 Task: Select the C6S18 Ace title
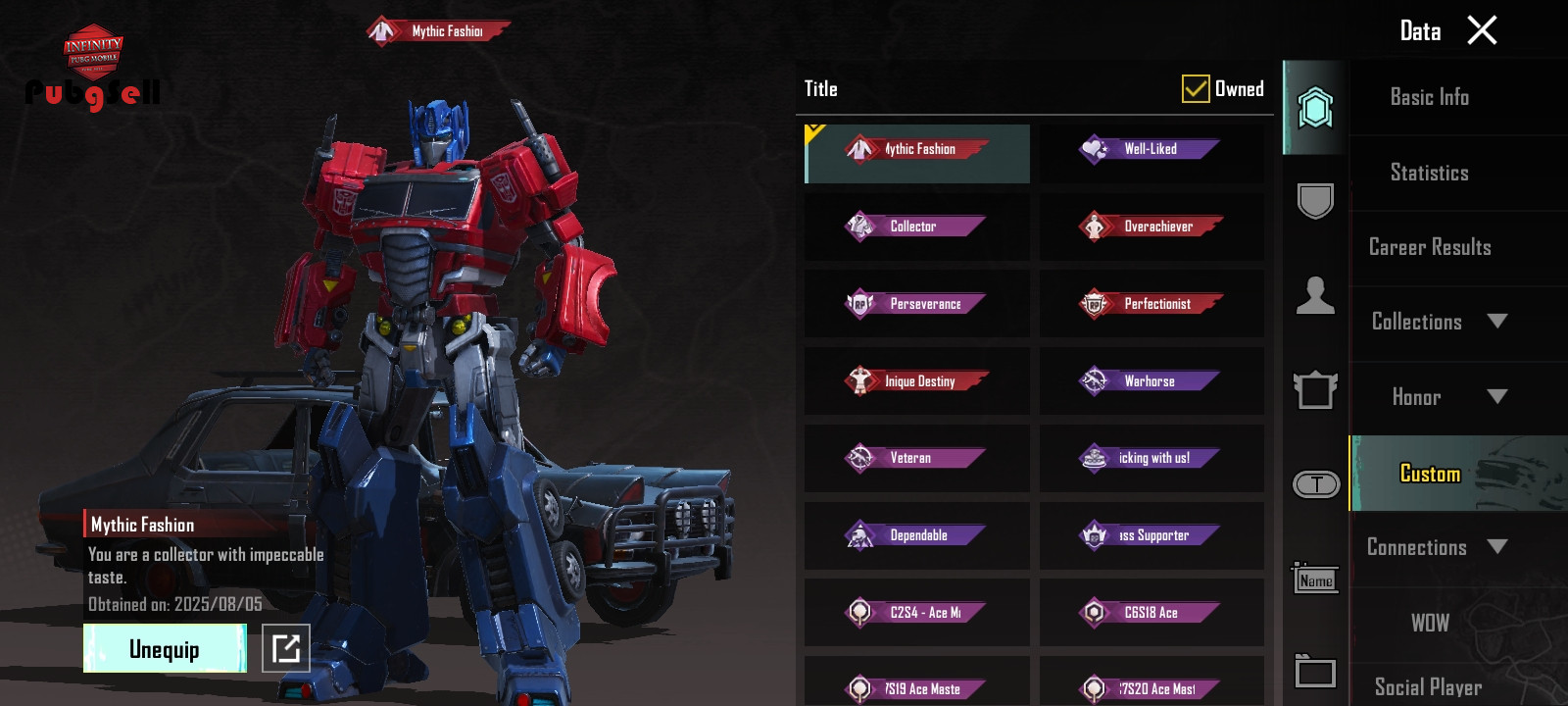pyautogui.click(x=1151, y=613)
